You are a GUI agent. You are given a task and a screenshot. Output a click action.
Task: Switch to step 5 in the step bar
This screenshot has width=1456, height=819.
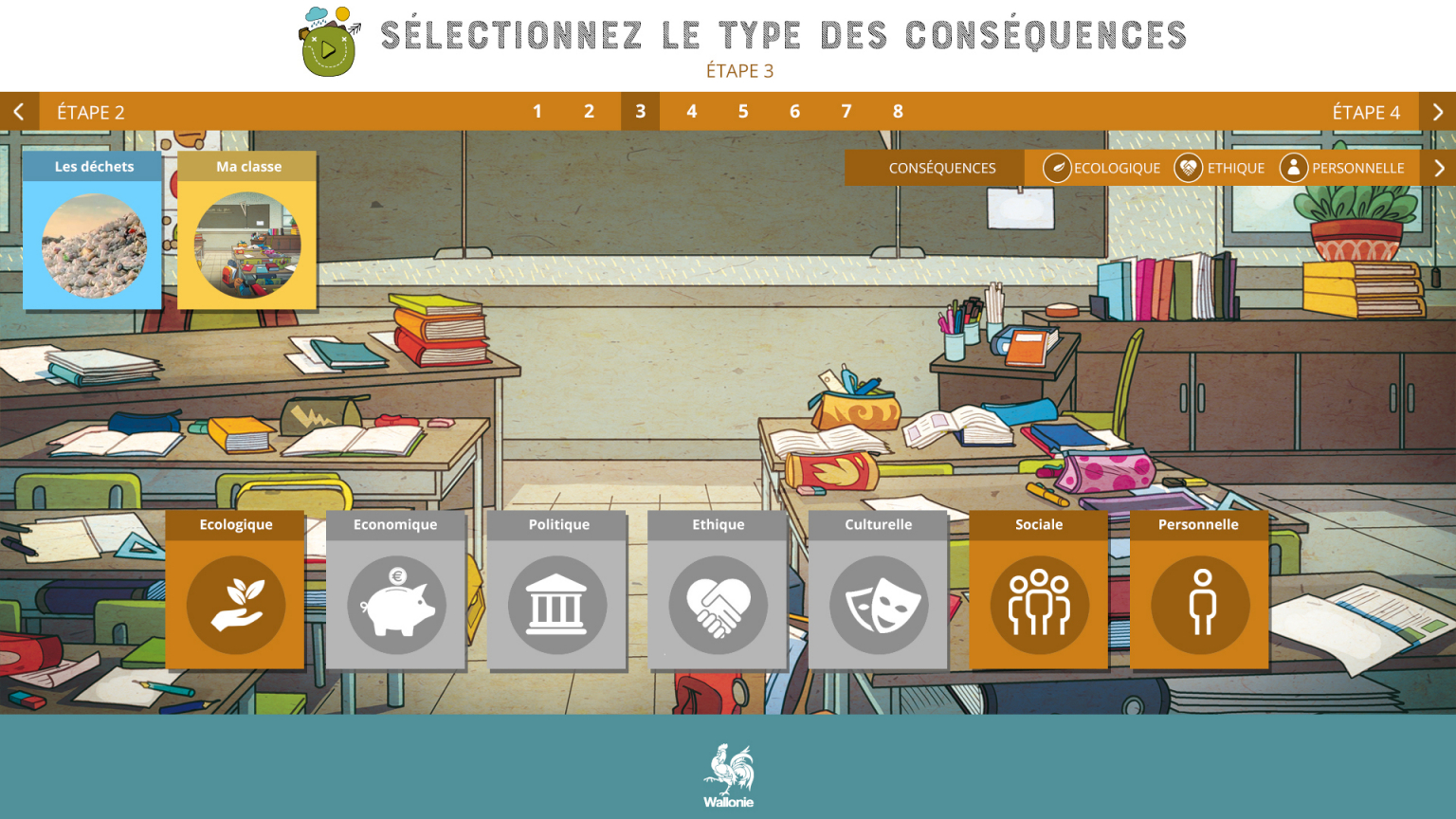pos(743,111)
